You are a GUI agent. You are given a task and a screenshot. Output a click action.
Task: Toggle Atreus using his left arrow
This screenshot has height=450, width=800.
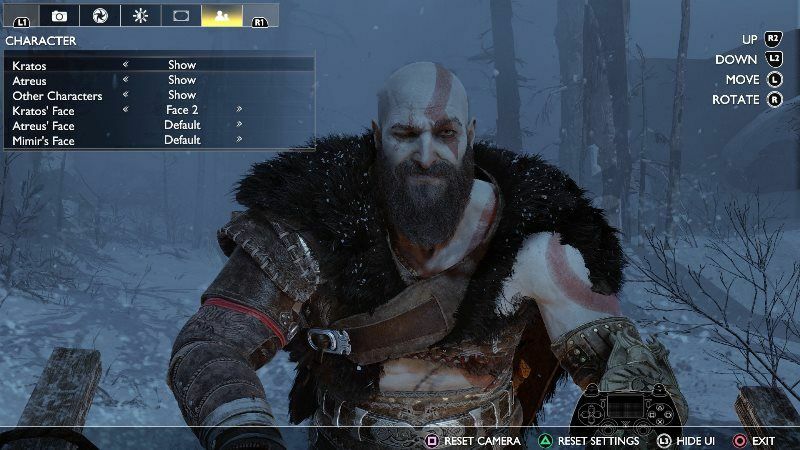click(x=125, y=80)
